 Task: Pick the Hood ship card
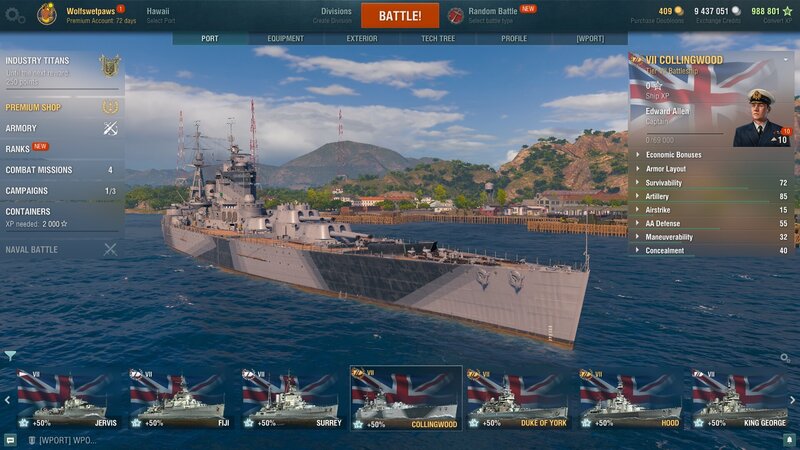coord(632,399)
